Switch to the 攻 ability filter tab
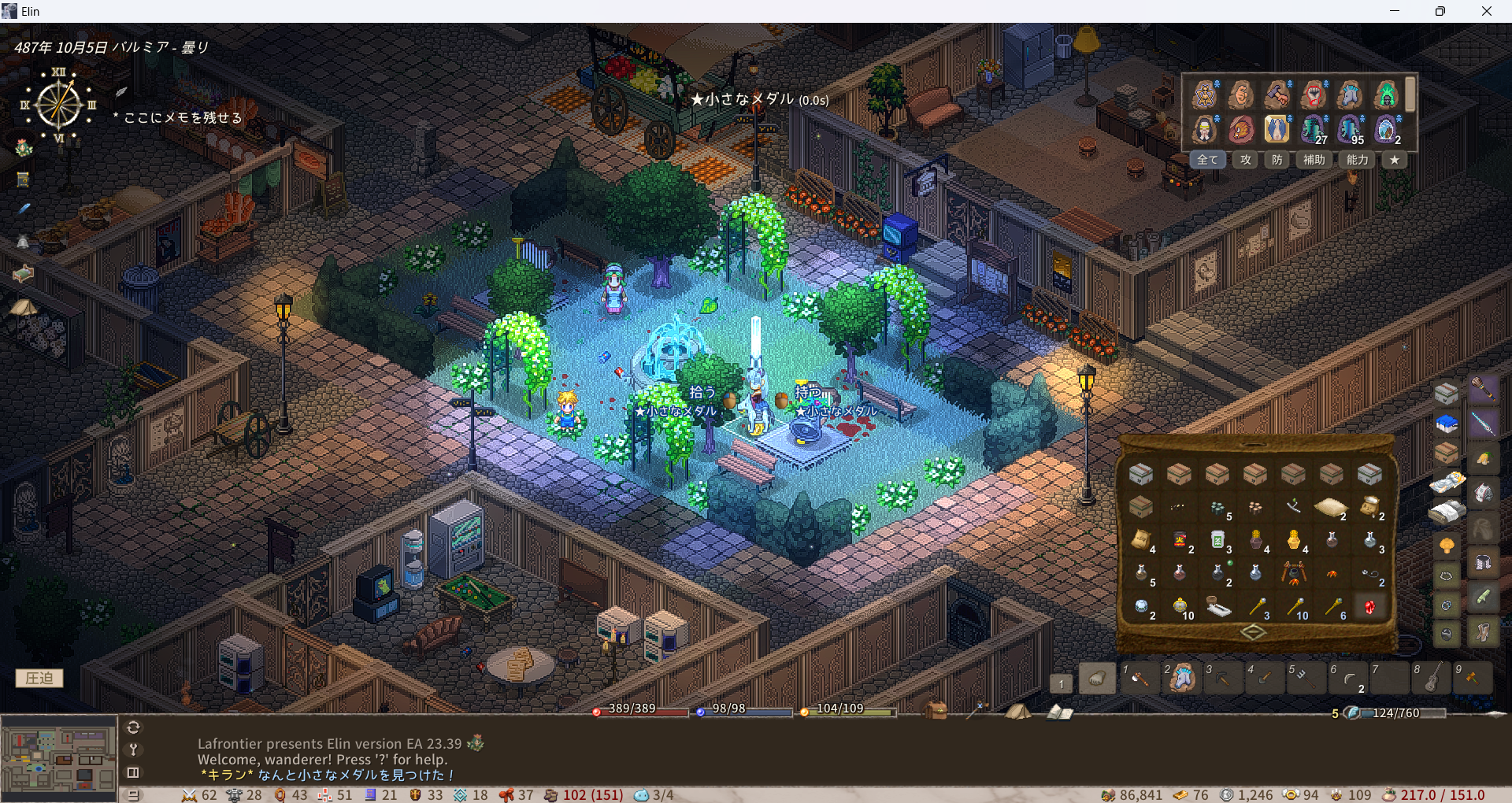Image resolution: width=1512 pixels, height=803 pixels. click(x=1245, y=160)
